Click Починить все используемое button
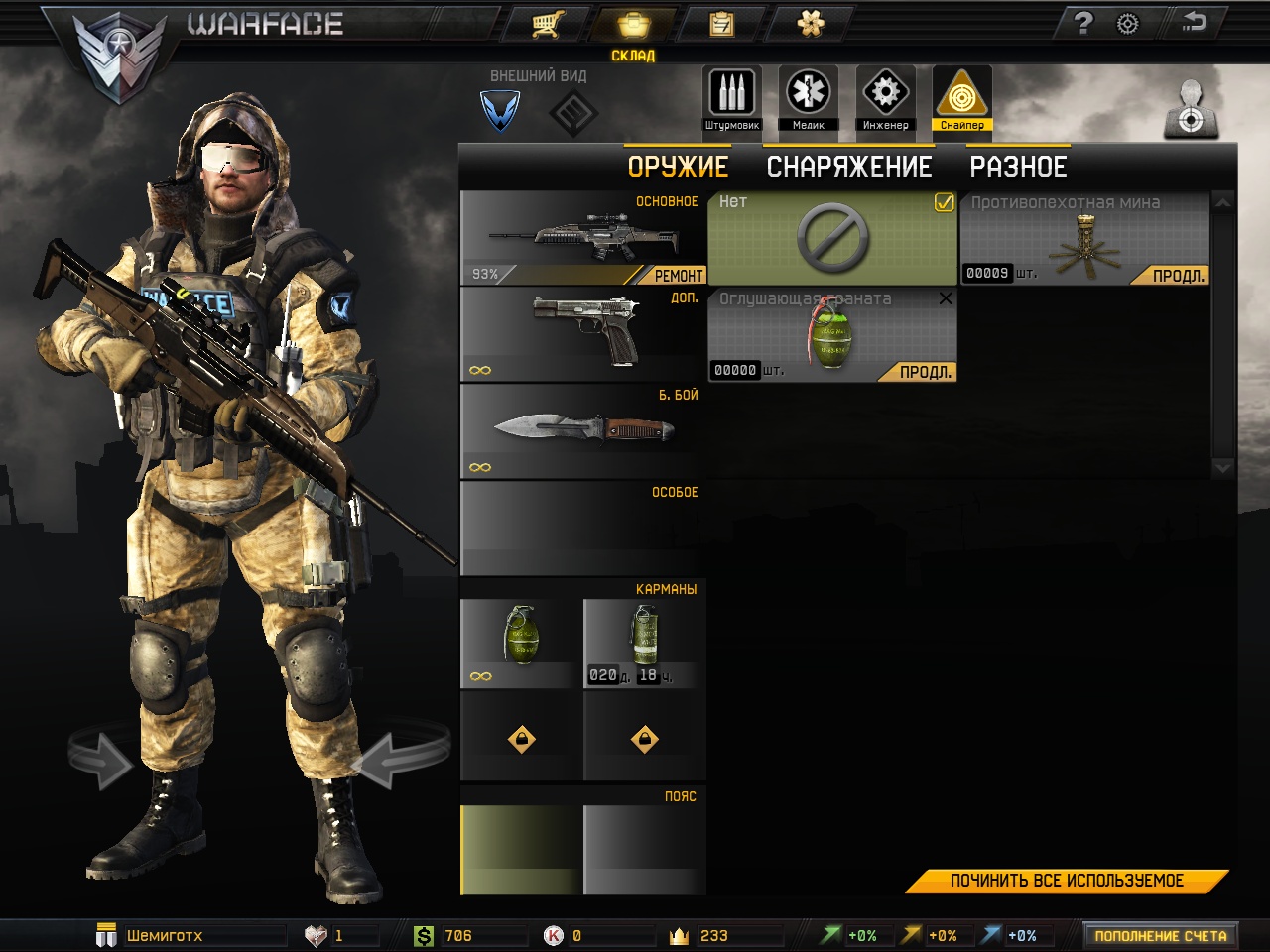Image resolution: width=1270 pixels, height=952 pixels. (x=1067, y=881)
